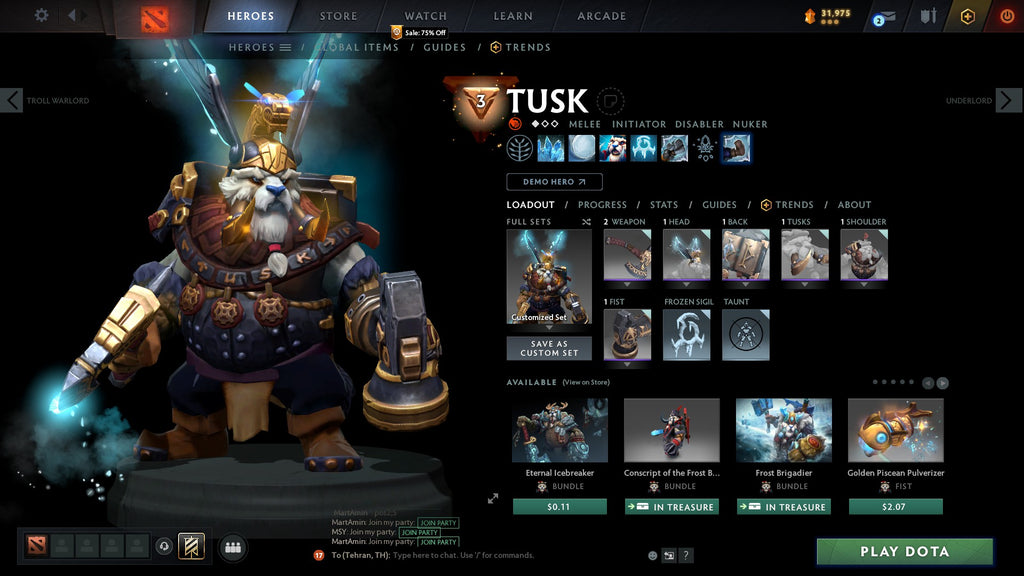
Task: View Frost Brigadier bundle thumbnail
Action: pos(783,431)
